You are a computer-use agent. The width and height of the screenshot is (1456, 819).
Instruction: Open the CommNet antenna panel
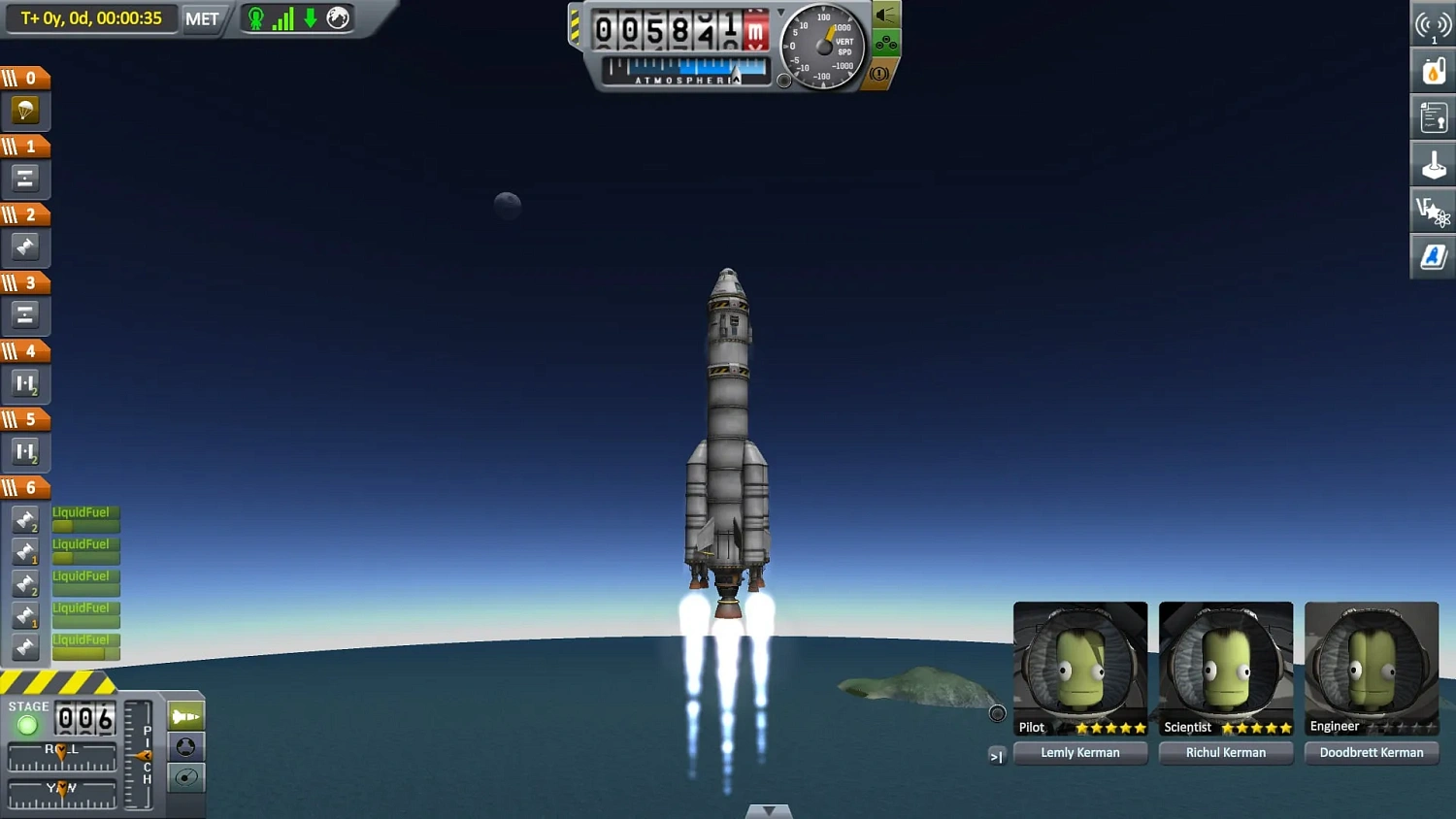point(1433,24)
